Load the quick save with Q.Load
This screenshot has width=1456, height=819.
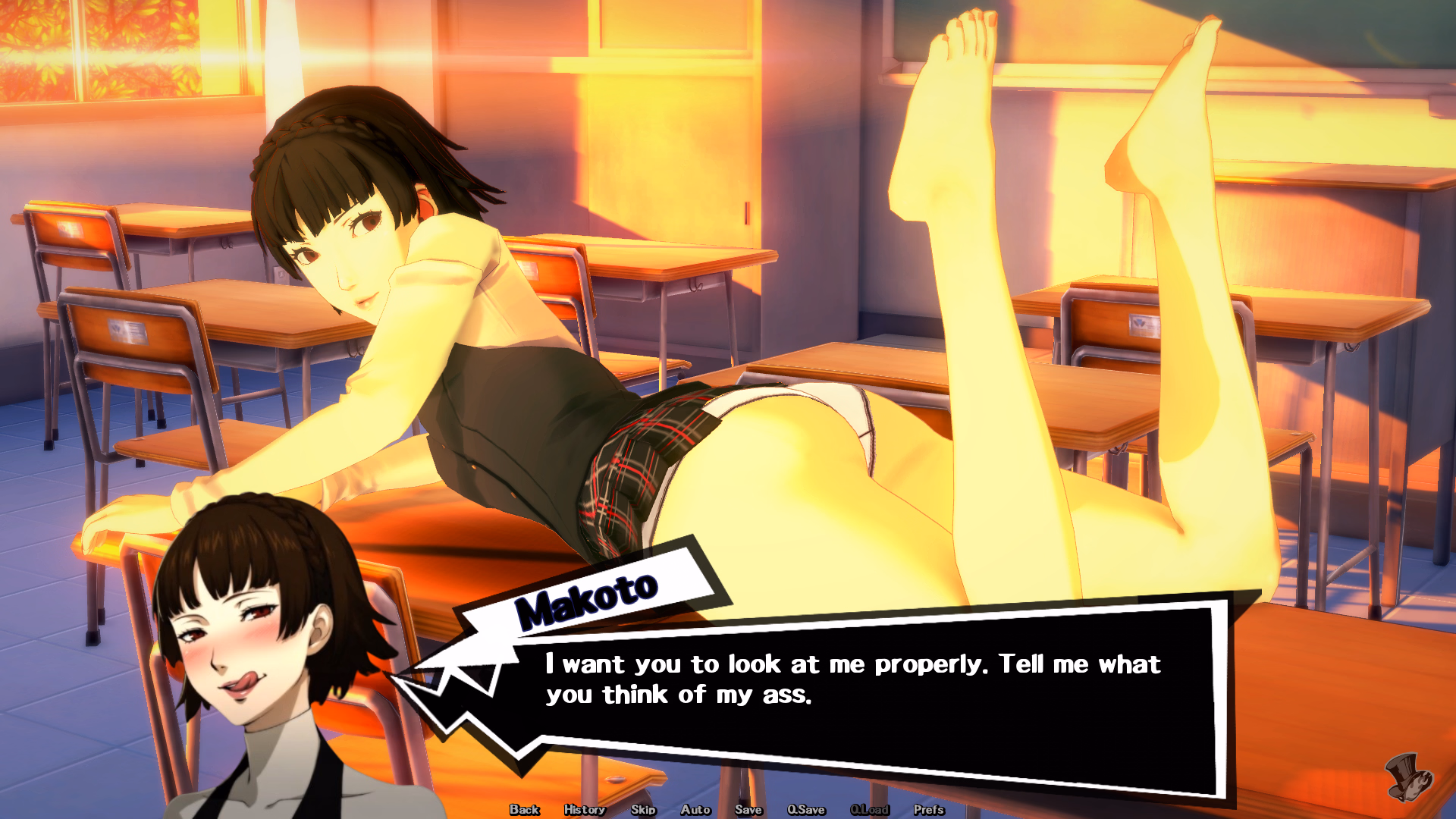click(x=870, y=810)
